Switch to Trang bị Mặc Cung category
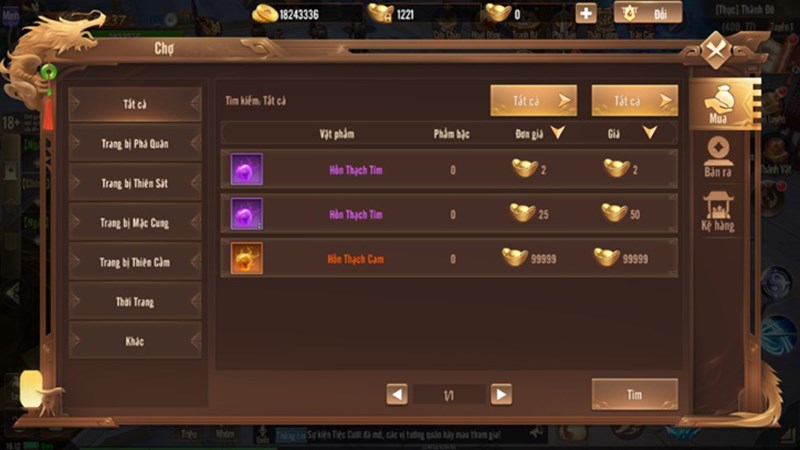This screenshot has width=800, height=450. (136, 223)
